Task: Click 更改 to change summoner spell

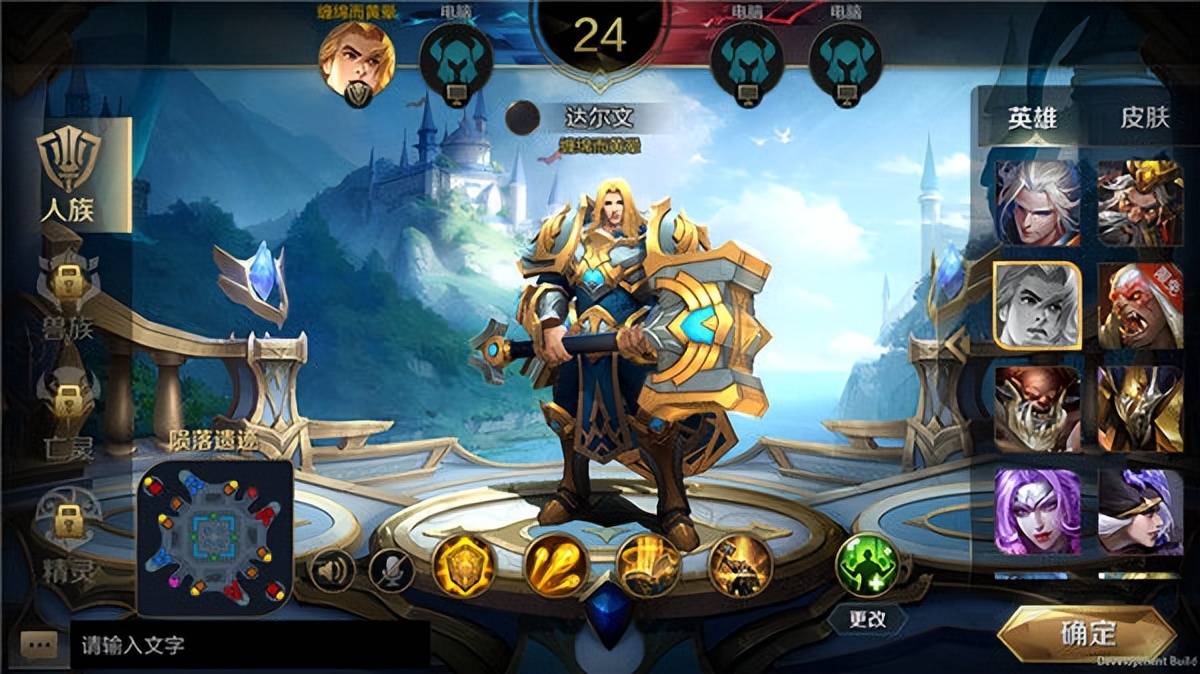Action: click(x=867, y=619)
